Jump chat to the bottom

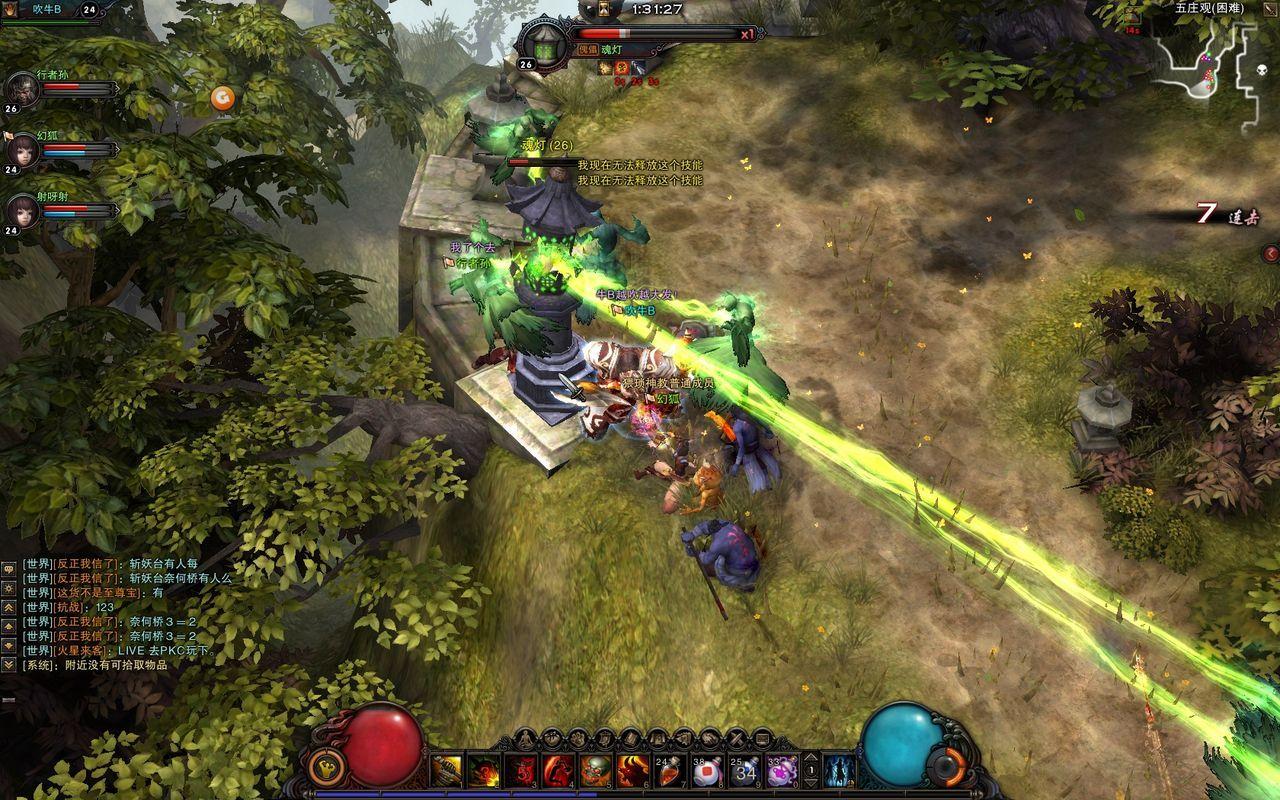click(x=8, y=664)
